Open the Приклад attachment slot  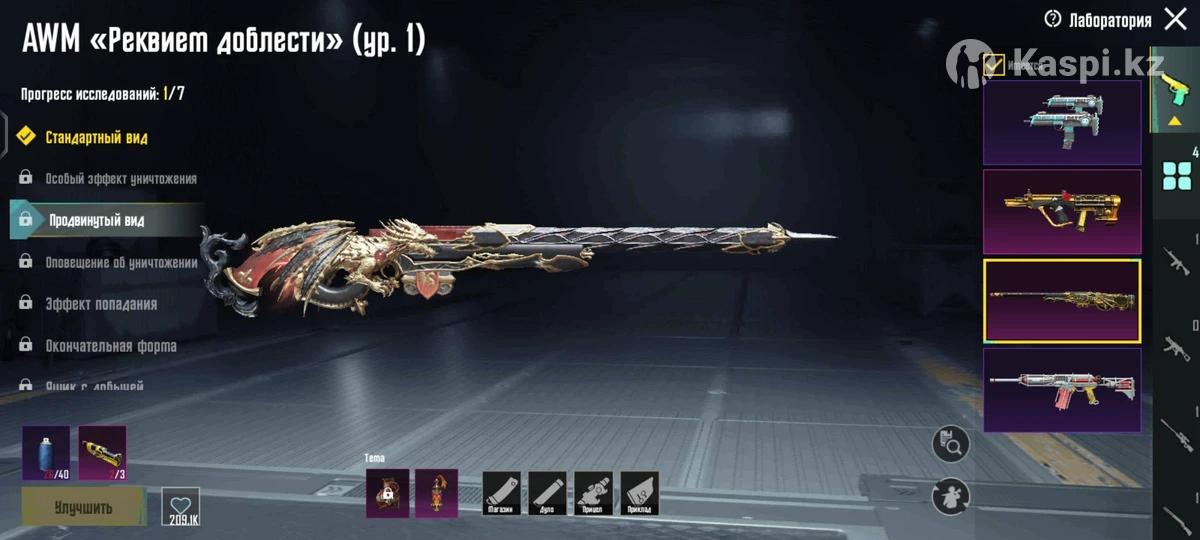640,493
